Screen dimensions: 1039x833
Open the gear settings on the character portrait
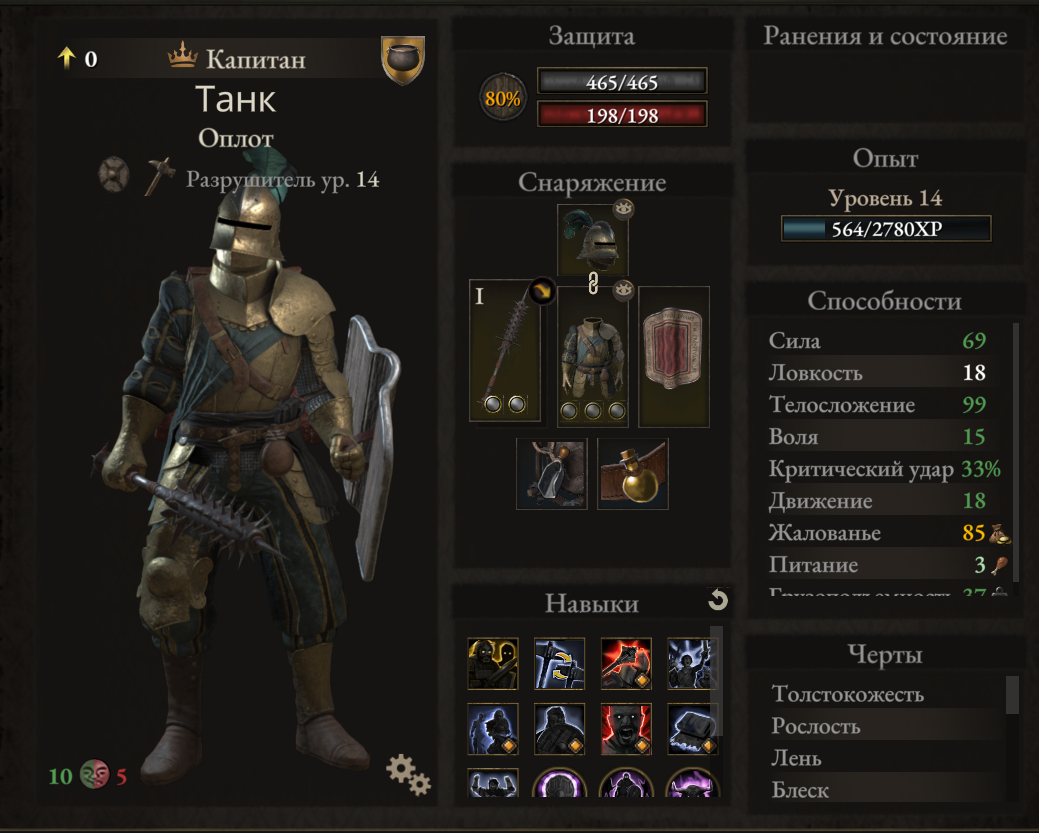point(408,773)
